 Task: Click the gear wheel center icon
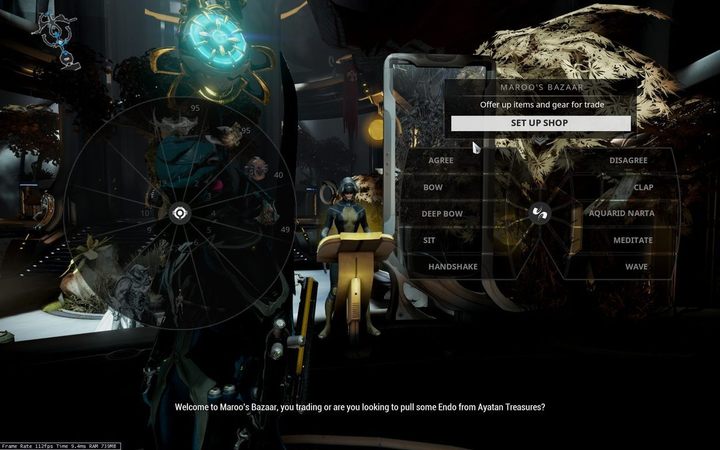coord(180,213)
